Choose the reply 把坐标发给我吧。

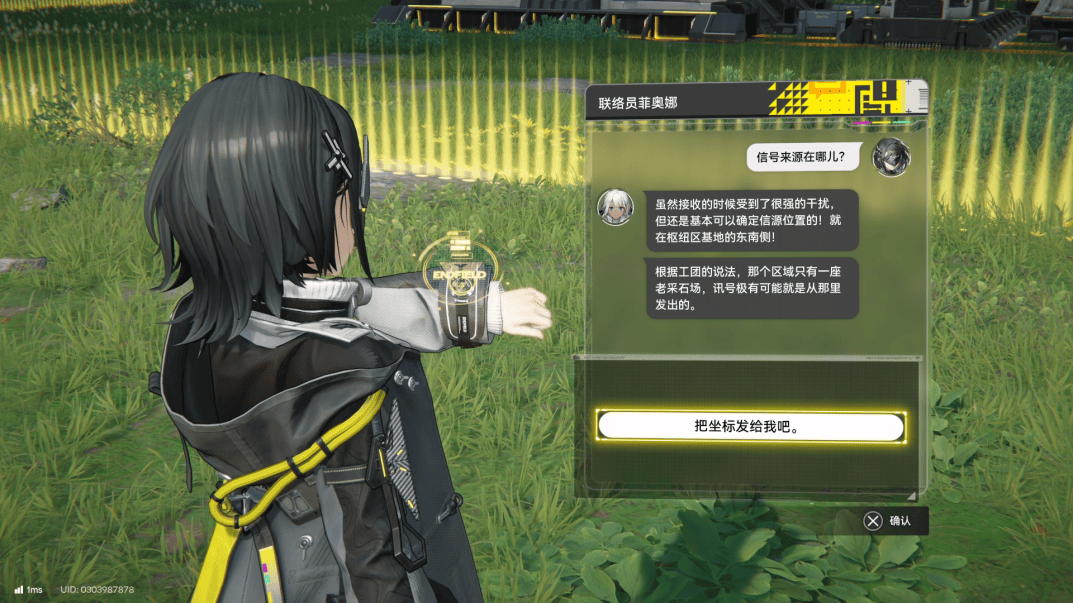pyautogui.click(x=750, y=426)
